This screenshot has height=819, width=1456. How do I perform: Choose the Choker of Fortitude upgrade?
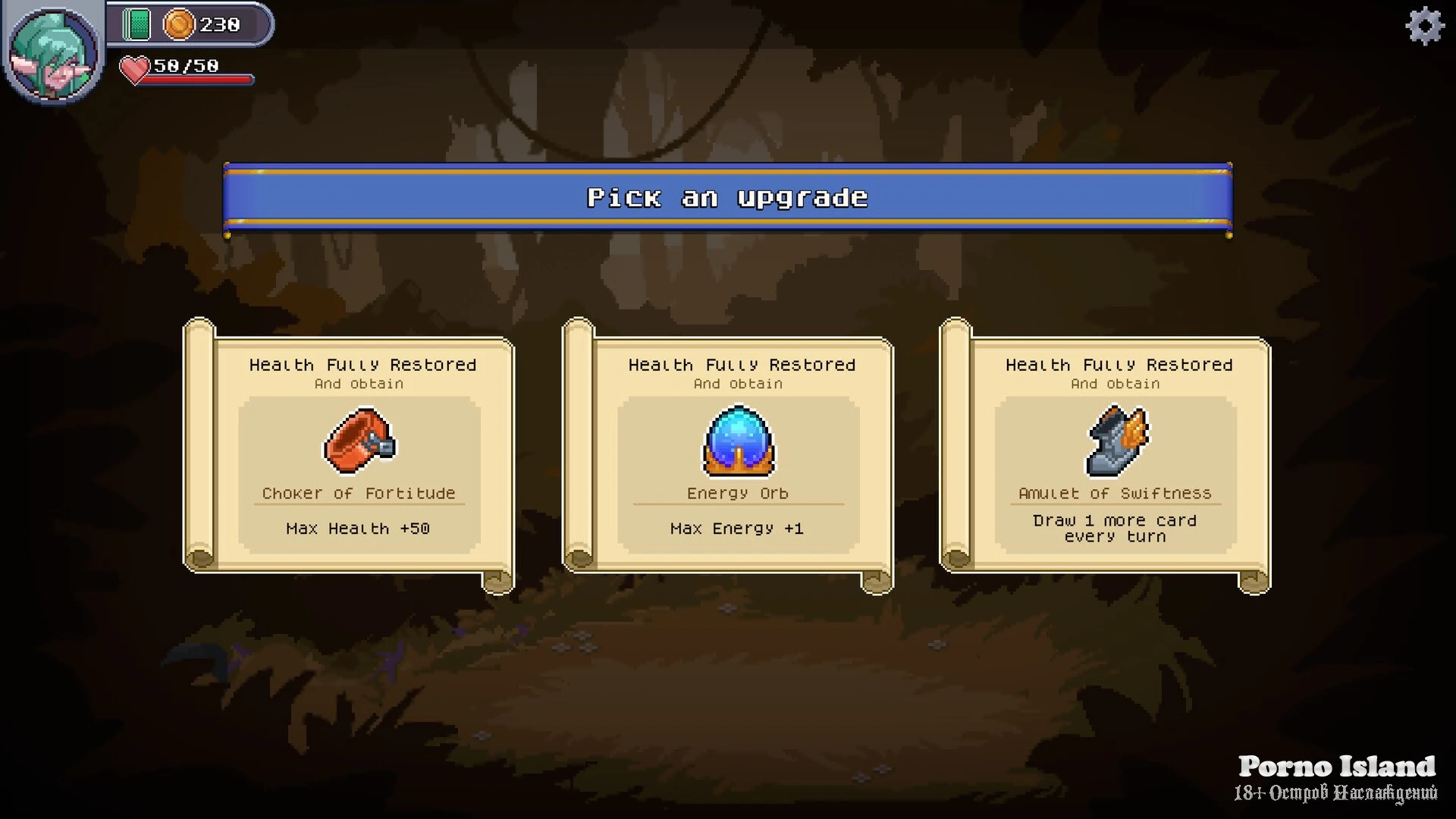(359, 455)
